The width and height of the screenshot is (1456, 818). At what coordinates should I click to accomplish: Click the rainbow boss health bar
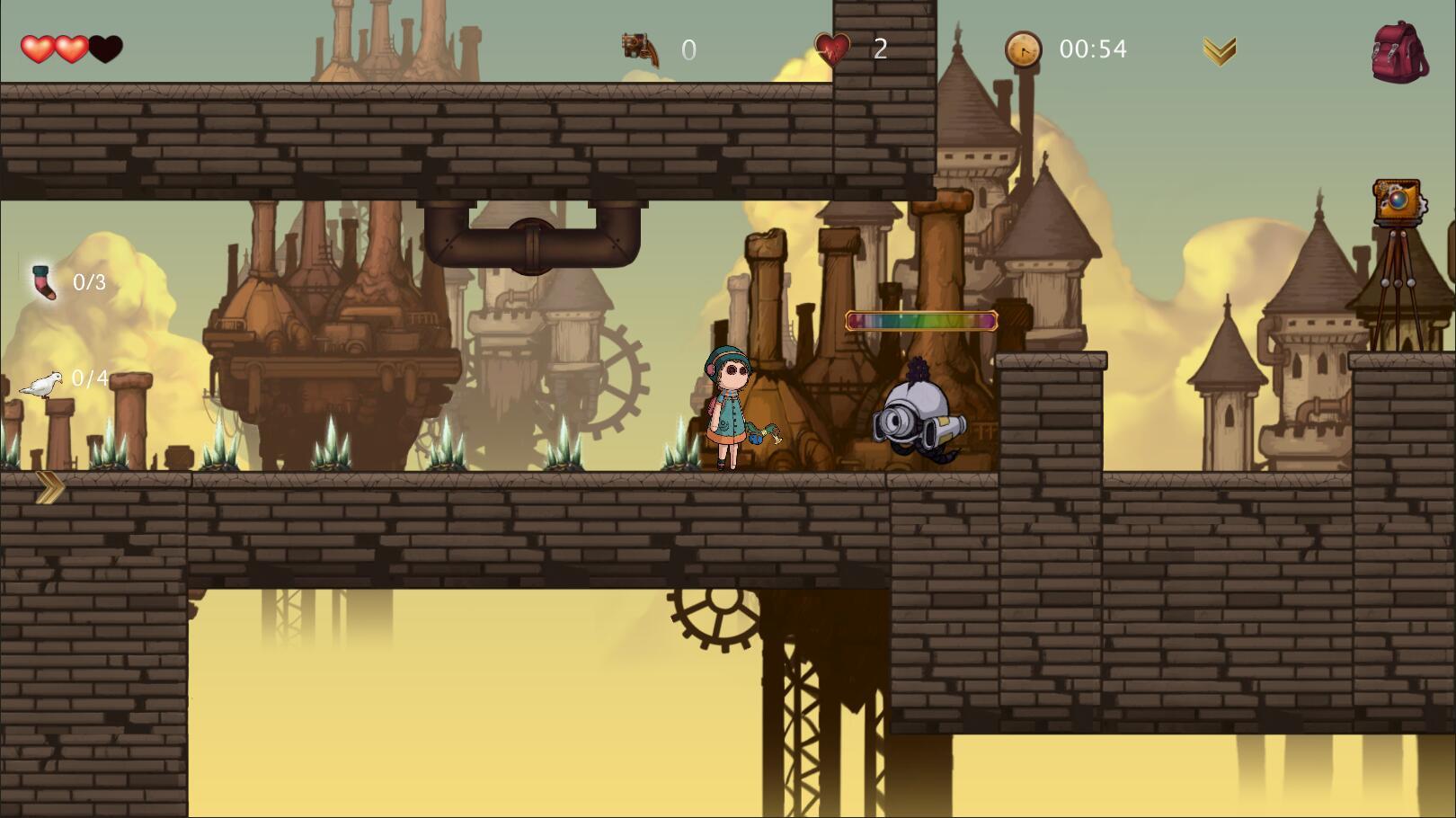(921, 320)
